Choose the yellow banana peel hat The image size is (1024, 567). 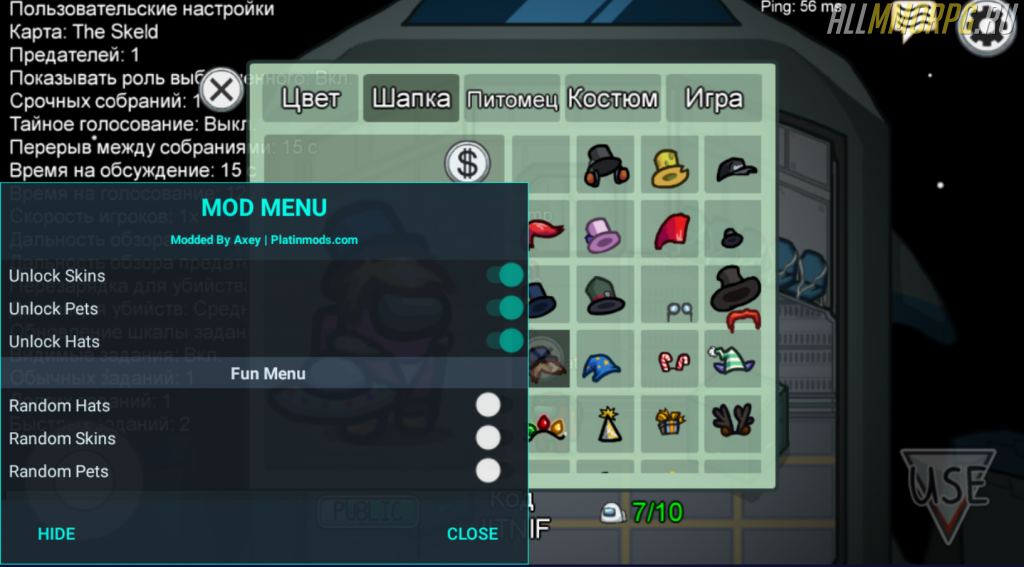click(669, 168)
